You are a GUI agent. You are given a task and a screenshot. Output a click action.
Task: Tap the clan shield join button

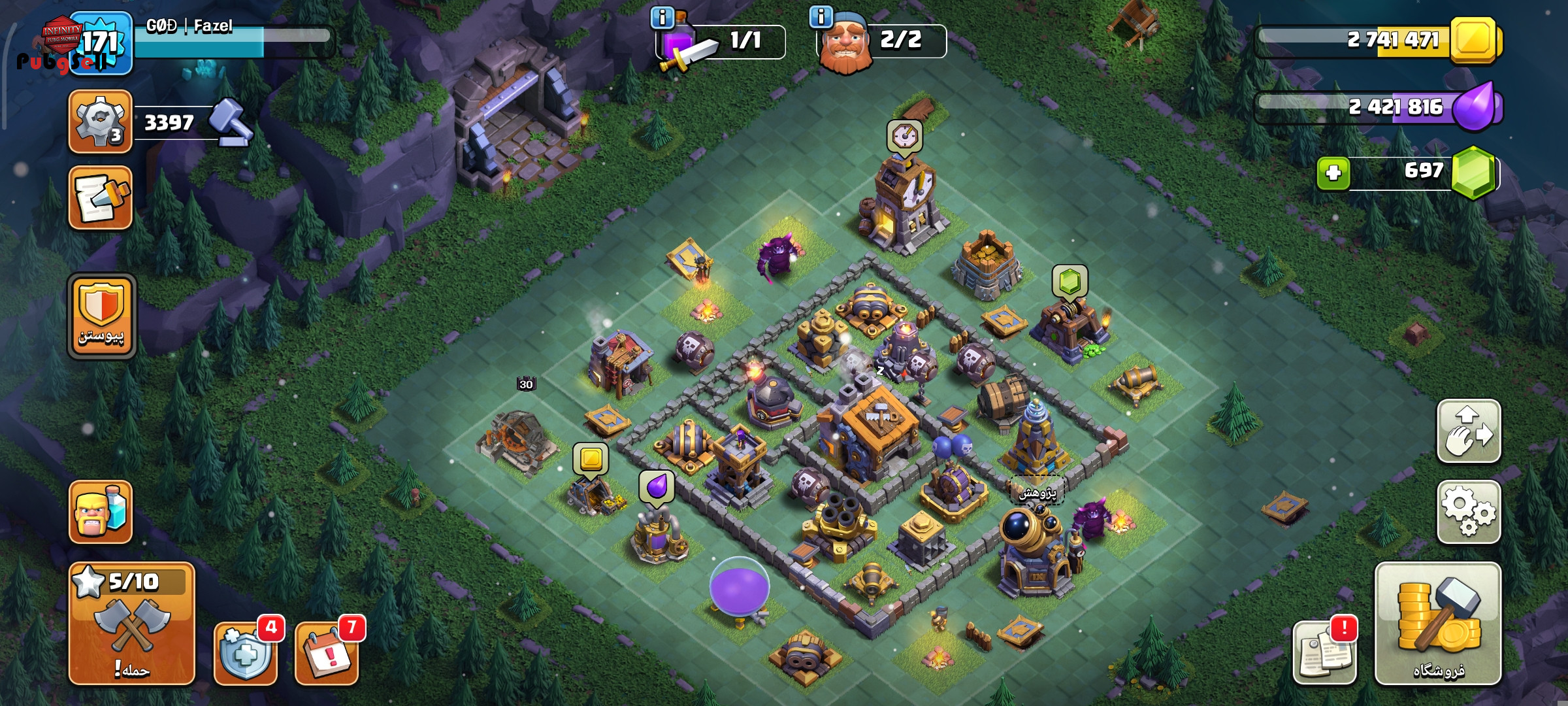(x=101, y=316)
